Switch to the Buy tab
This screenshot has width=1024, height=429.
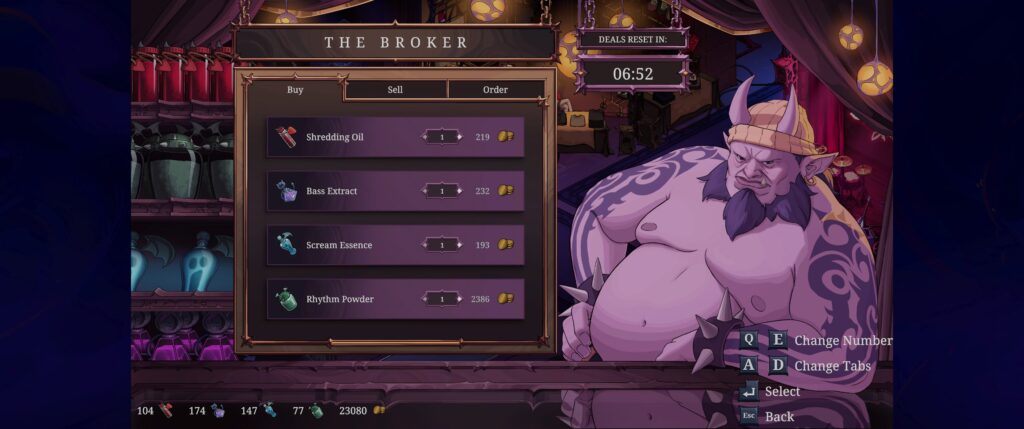tap(295, 89)
